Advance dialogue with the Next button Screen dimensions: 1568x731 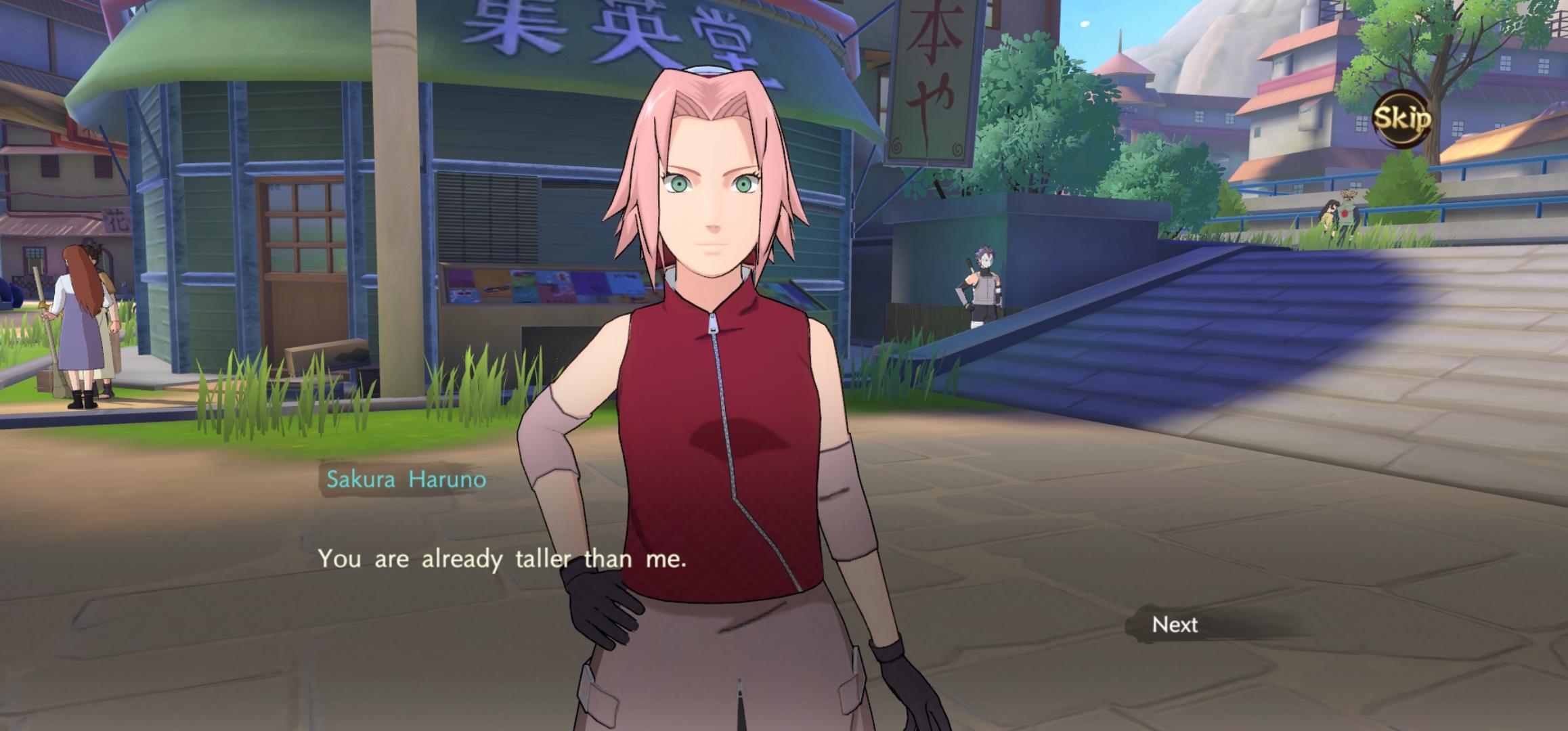pos(1175,624)
